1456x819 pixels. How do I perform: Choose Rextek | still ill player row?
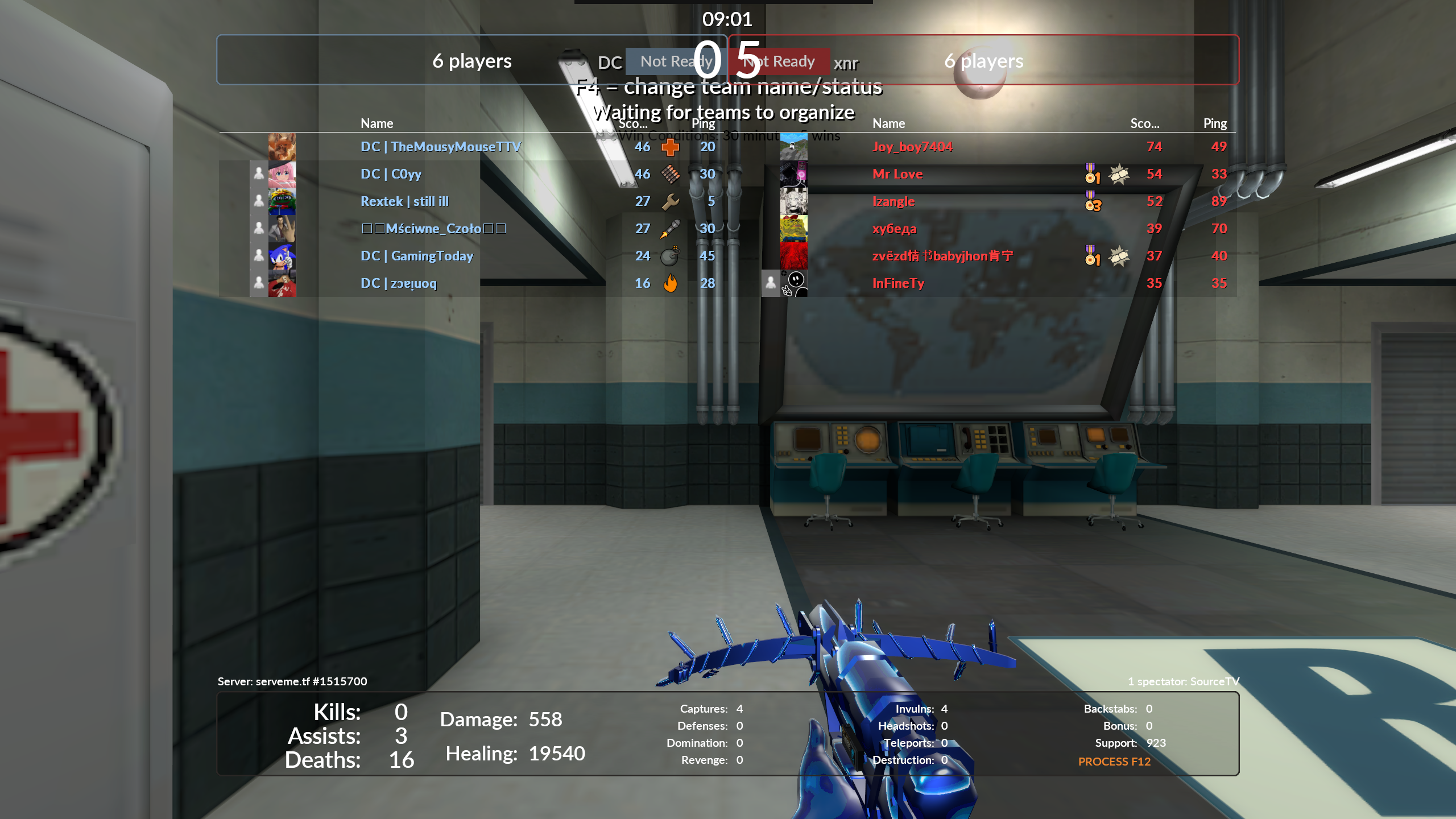(x=404, y=201)
